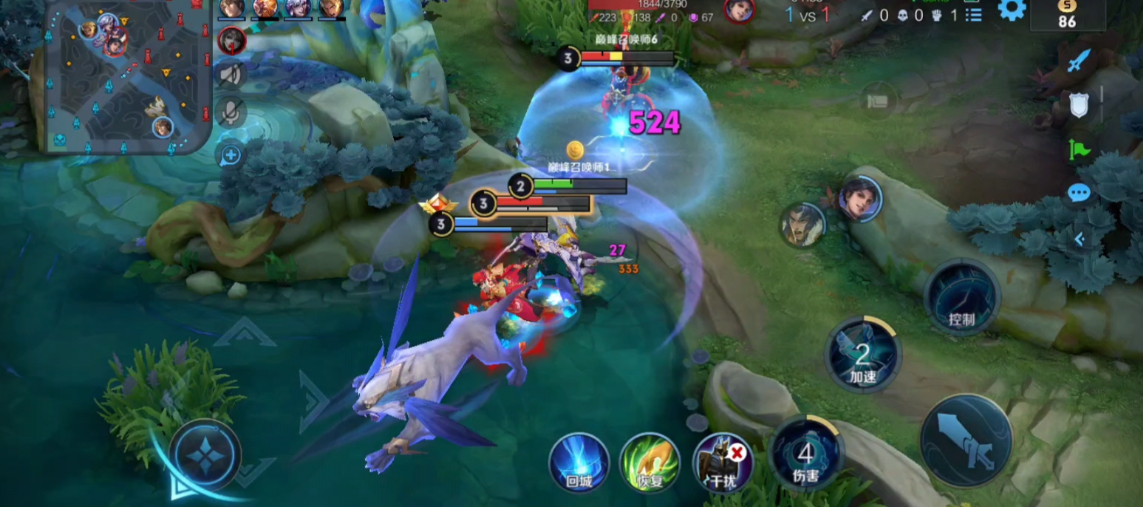Collapse the signal panel with the arrow
The height and width of the screenshot is (507, 1143).
[1078, 239]
